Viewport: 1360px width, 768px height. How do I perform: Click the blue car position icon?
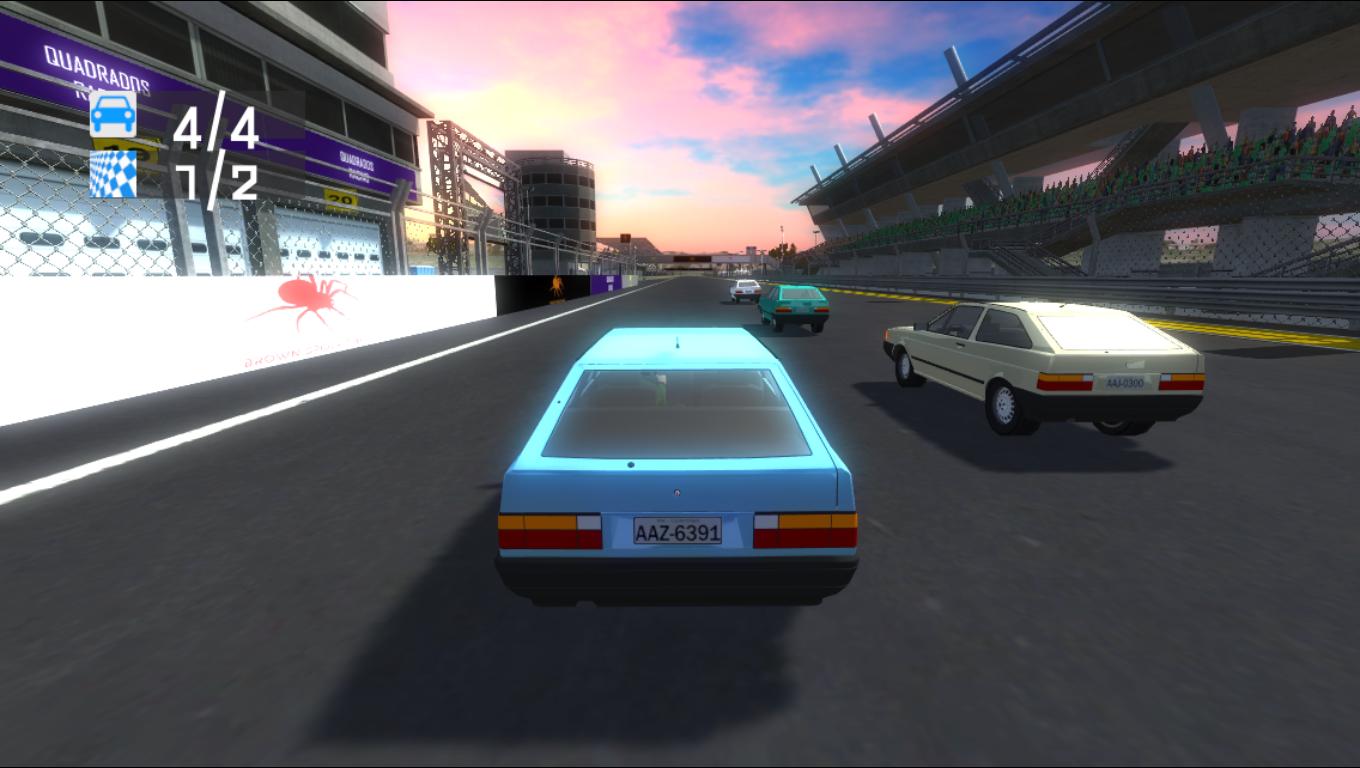click(x=113, y=114)
